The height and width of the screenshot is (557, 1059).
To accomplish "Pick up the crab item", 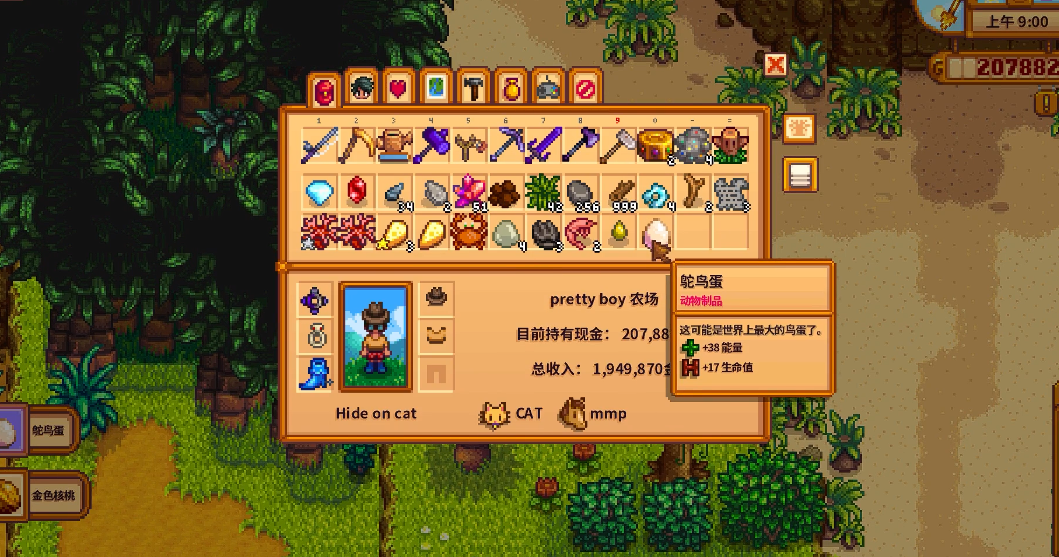I will click(x=467, y=235).
